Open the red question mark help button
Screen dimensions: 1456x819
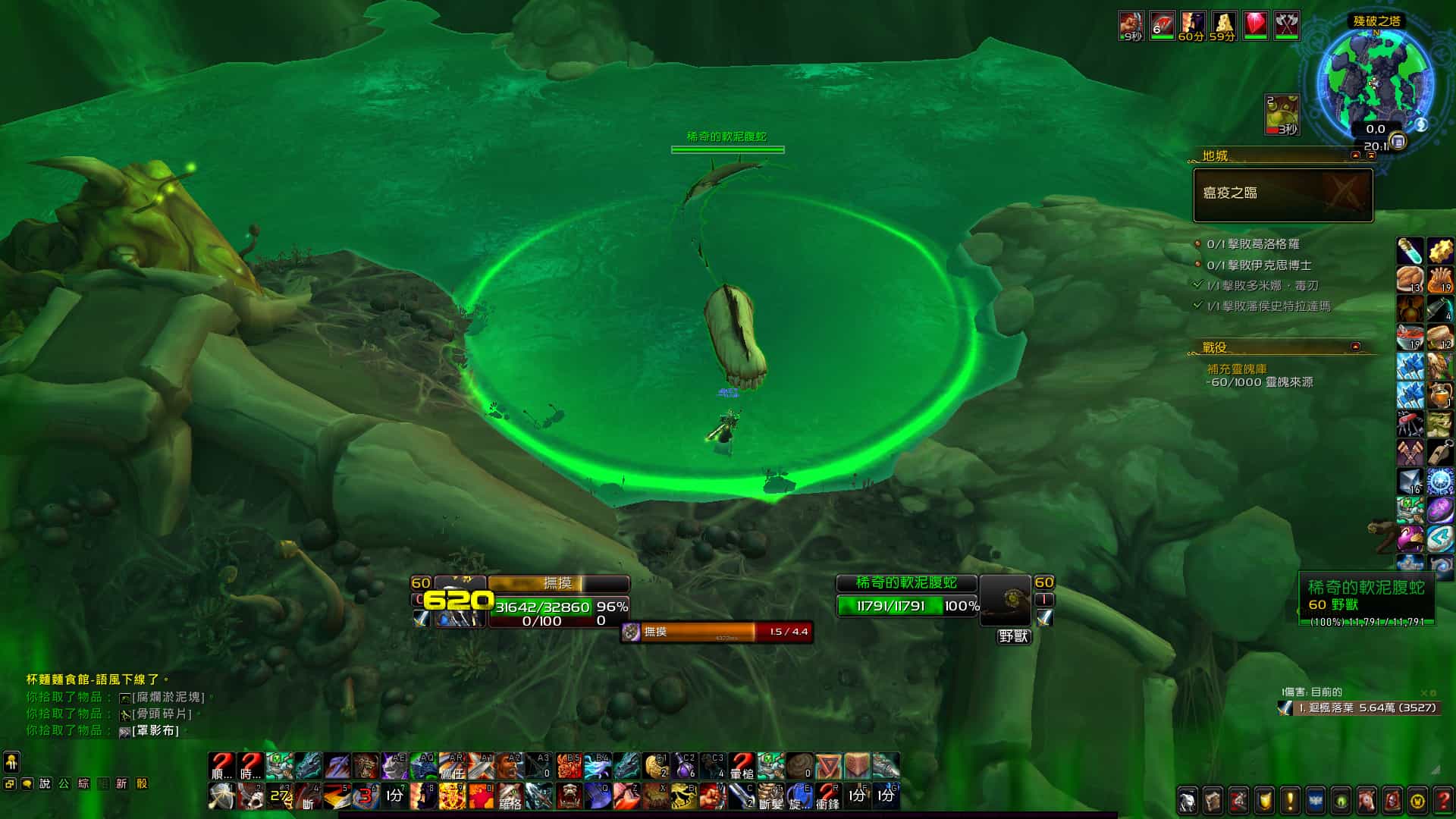tap(1442, 801)
